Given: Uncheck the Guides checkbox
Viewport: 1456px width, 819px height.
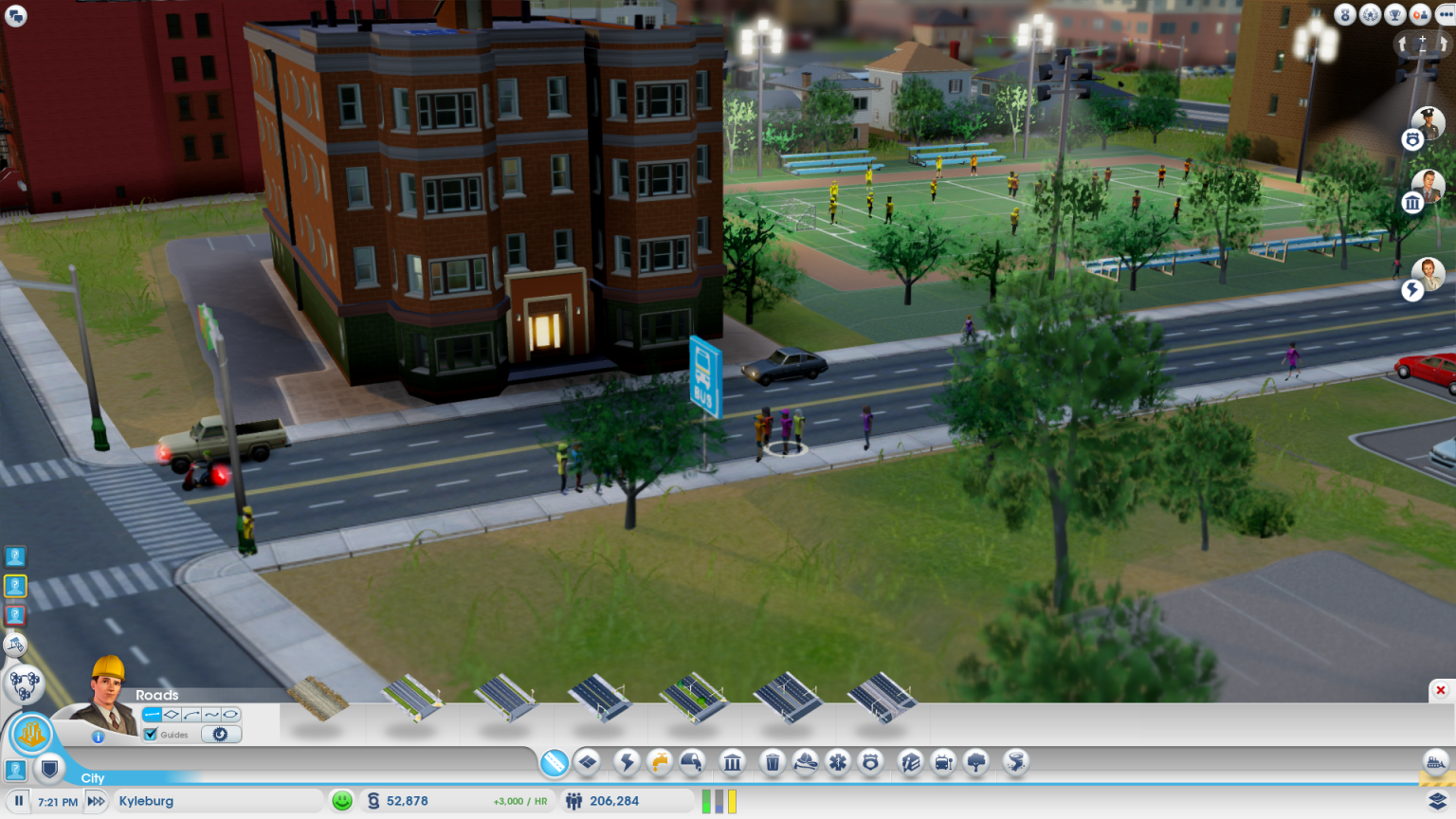Looking at the screenshot, I should tap(150, 735).
